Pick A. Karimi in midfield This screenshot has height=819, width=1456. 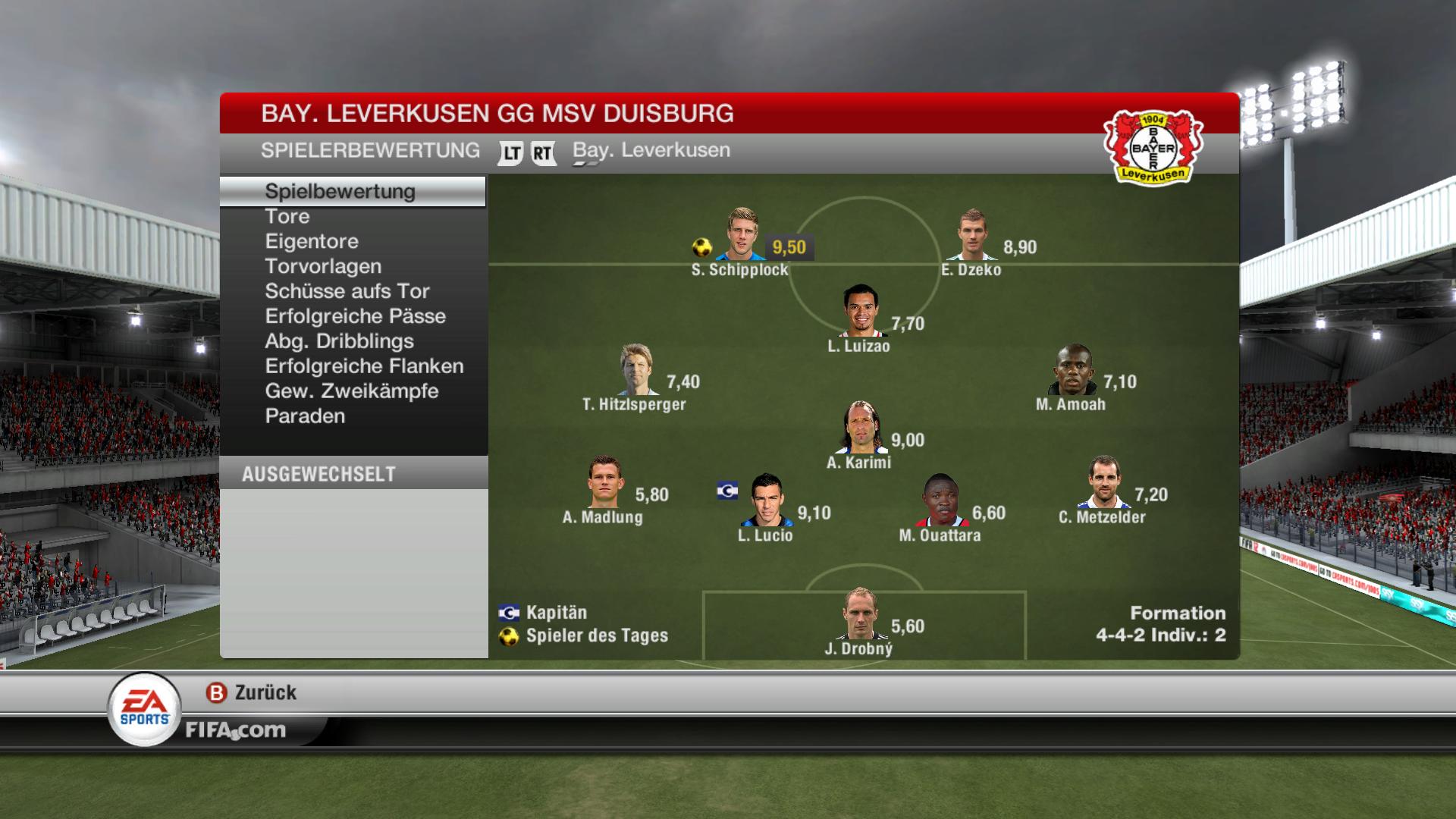(861, 428)
